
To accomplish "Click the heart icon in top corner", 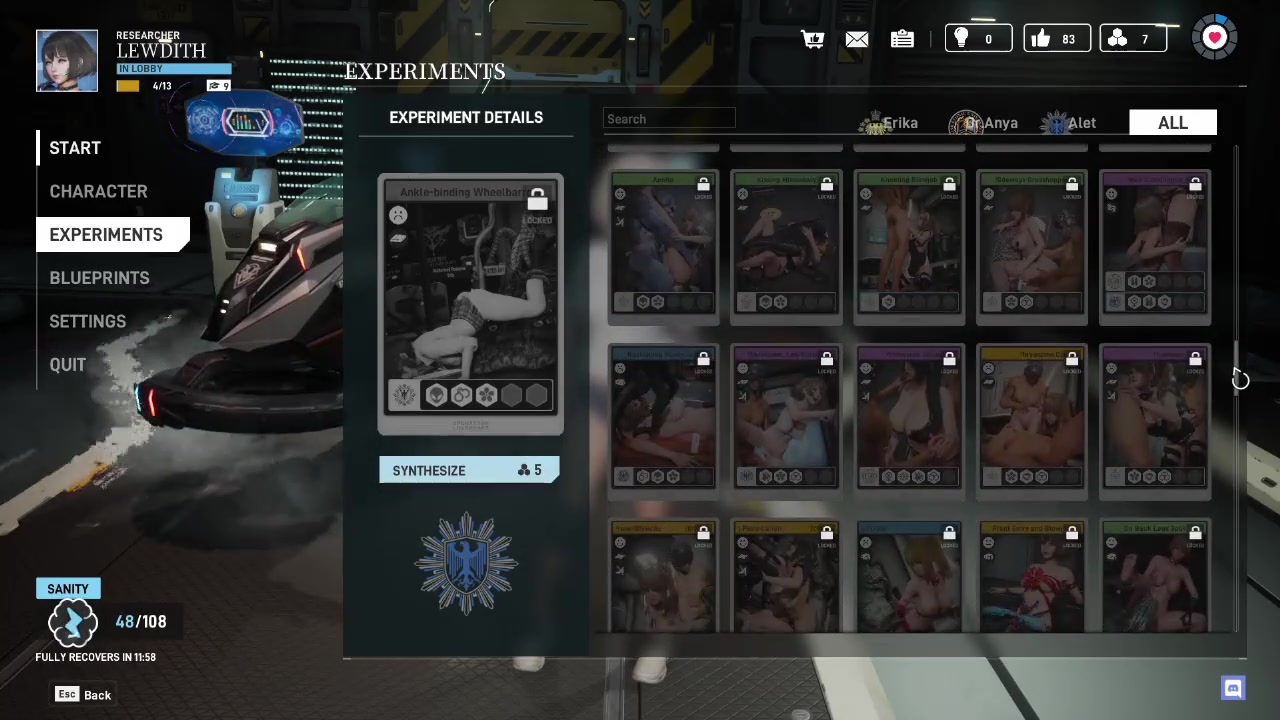I will [x=1215, y=38].
